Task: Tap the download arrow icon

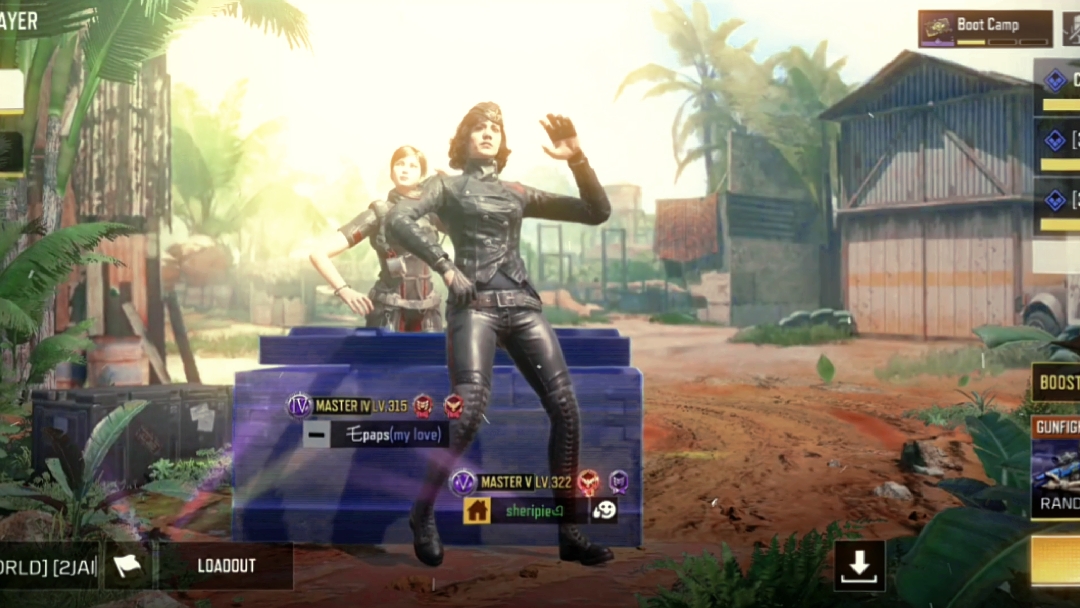Action: [859, 566]
